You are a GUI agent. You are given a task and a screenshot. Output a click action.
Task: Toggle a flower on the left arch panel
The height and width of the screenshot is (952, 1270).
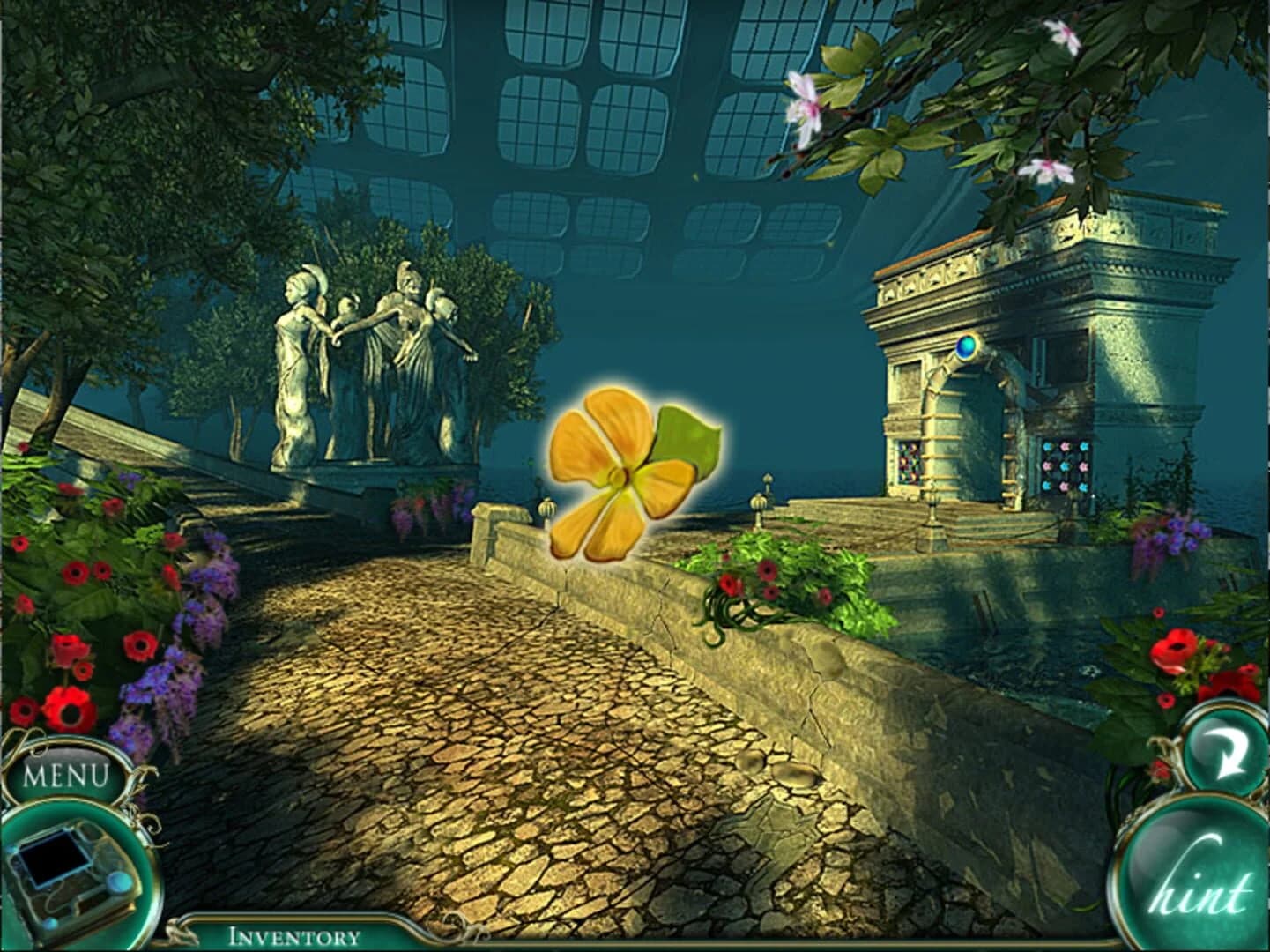(x=910, y=460)
